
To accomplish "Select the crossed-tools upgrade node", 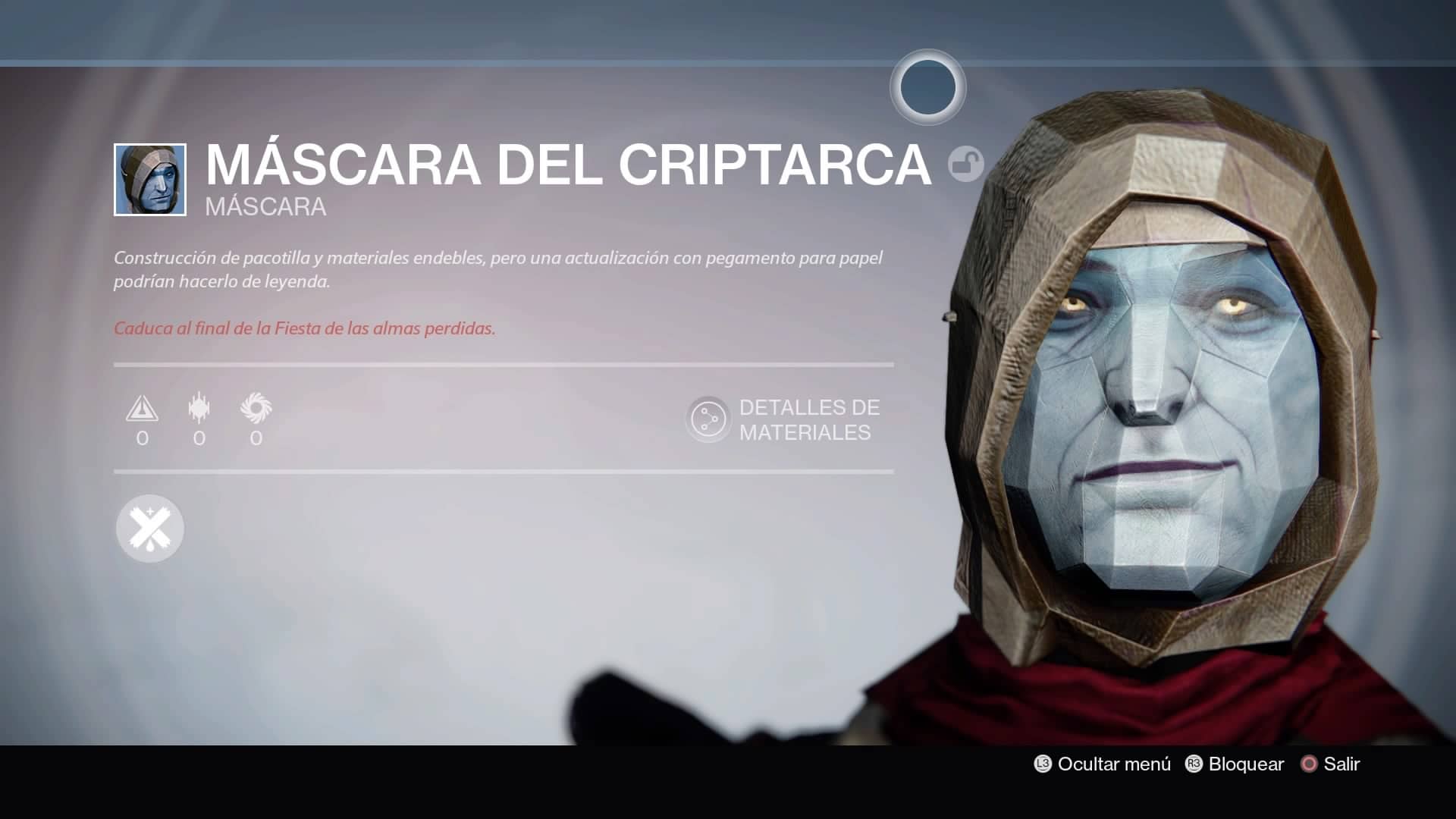I will (150, 529).
